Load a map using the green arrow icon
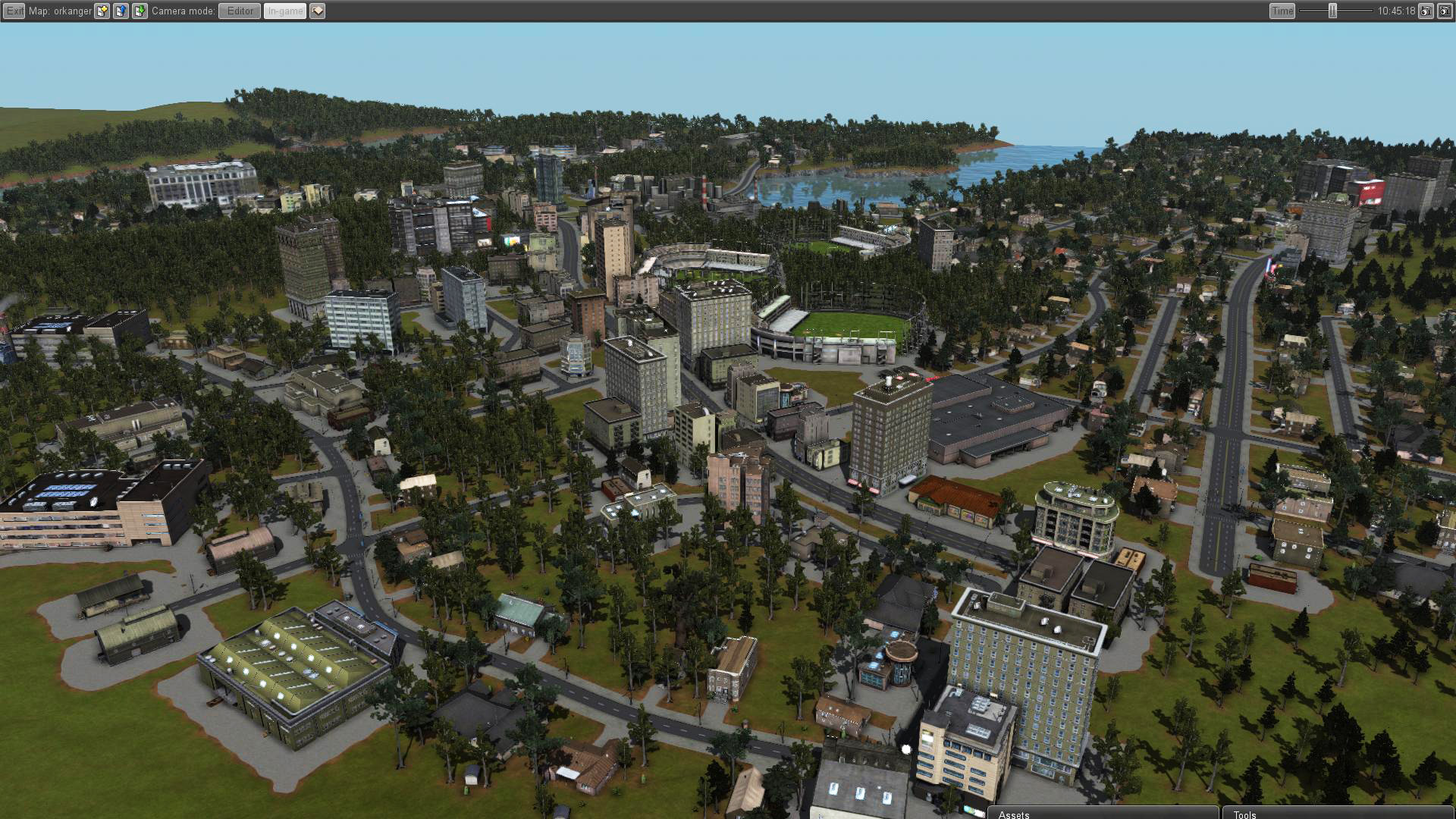The image size is (1456, 819). tap(139, 11)
